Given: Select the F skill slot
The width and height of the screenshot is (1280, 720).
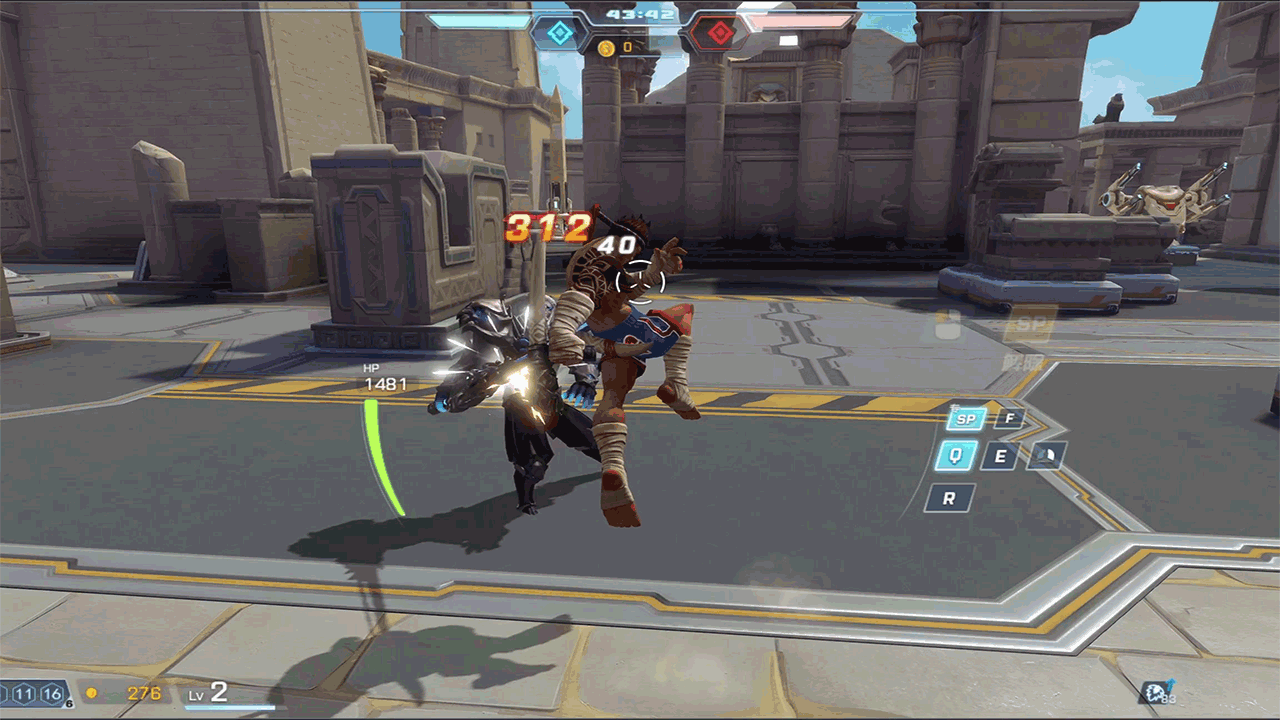Looking at the screenshot, I should 1008,418.
